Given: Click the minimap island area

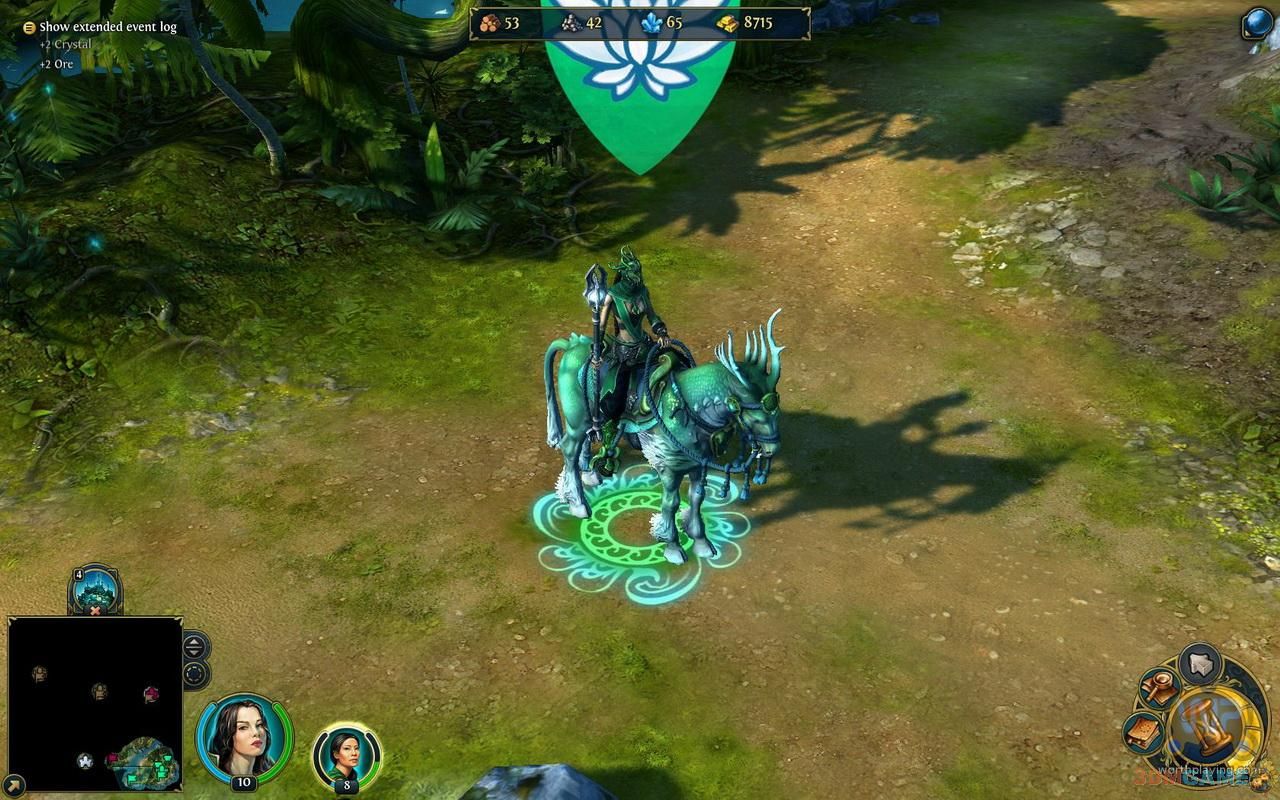Looking at the screenshot, I should click(148, 762).
